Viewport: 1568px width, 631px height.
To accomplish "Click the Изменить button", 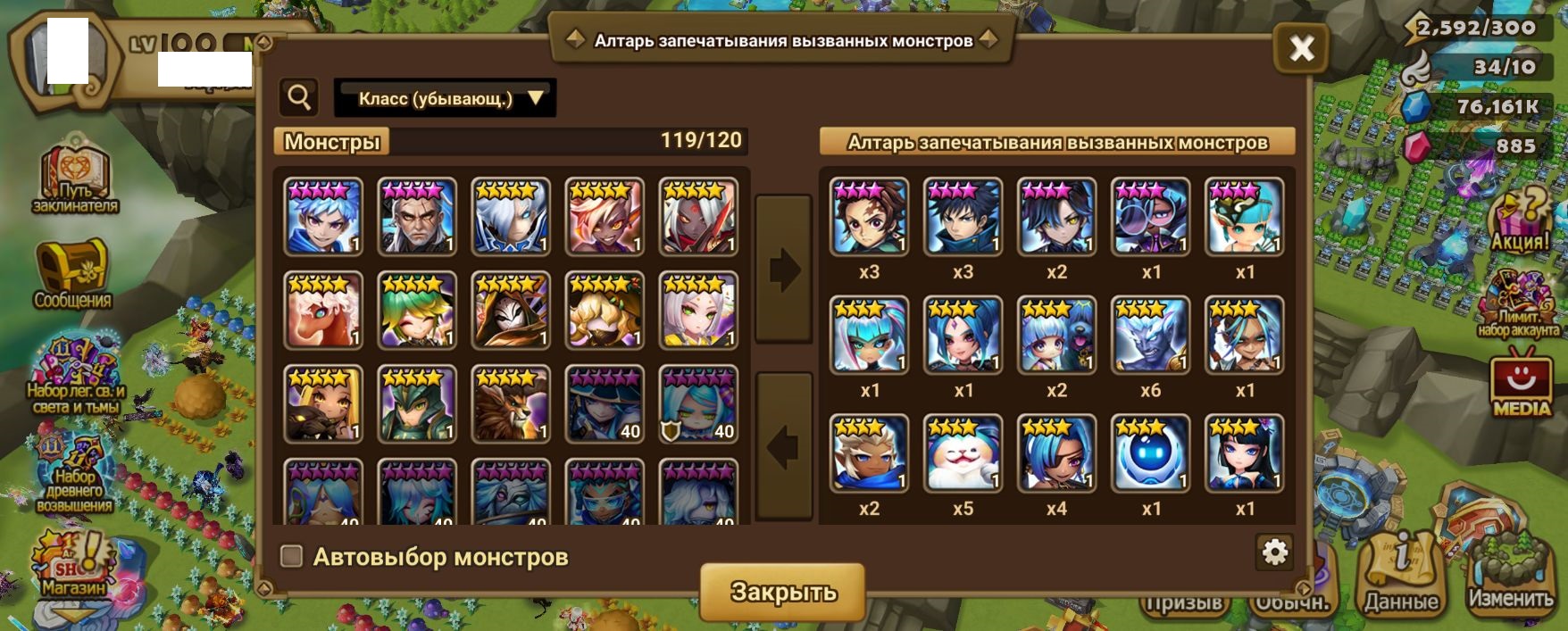I will pyautogui.click(x=1511, y=579).
